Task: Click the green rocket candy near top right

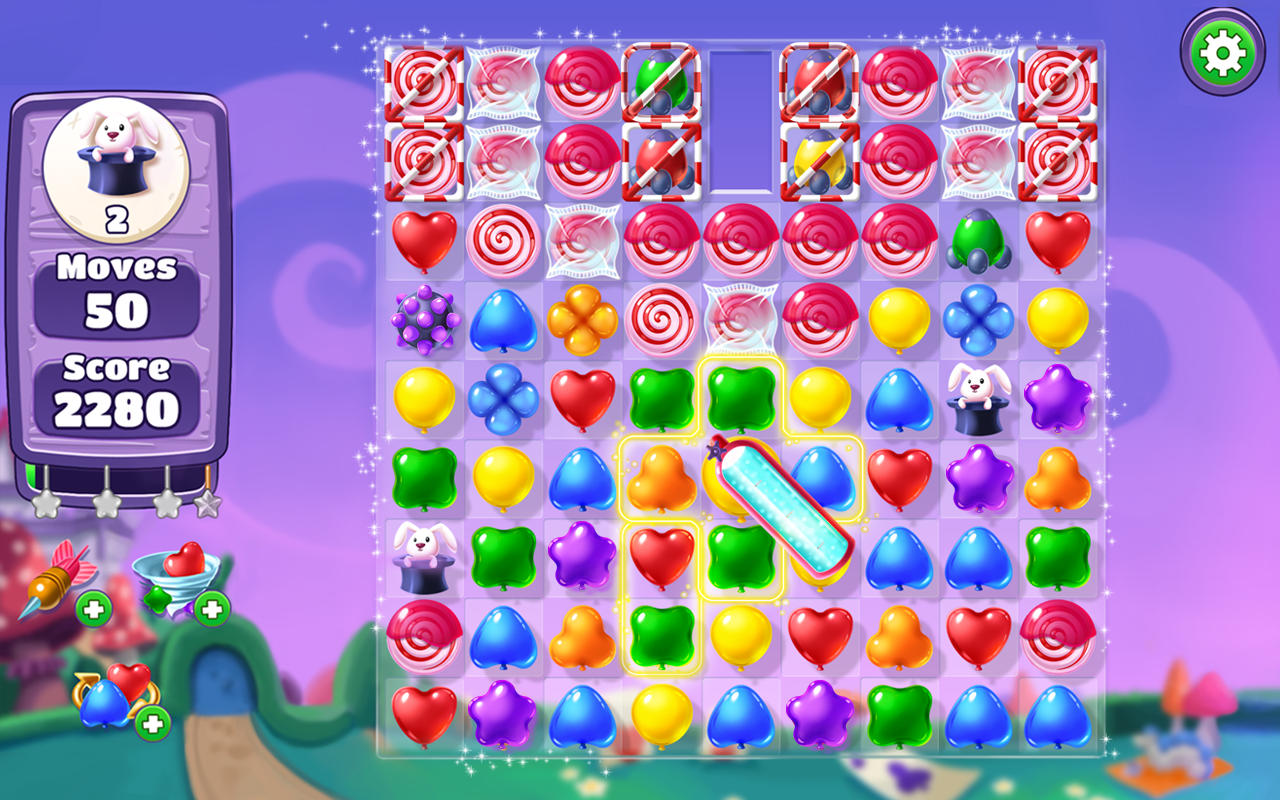Action: [978, 240]
